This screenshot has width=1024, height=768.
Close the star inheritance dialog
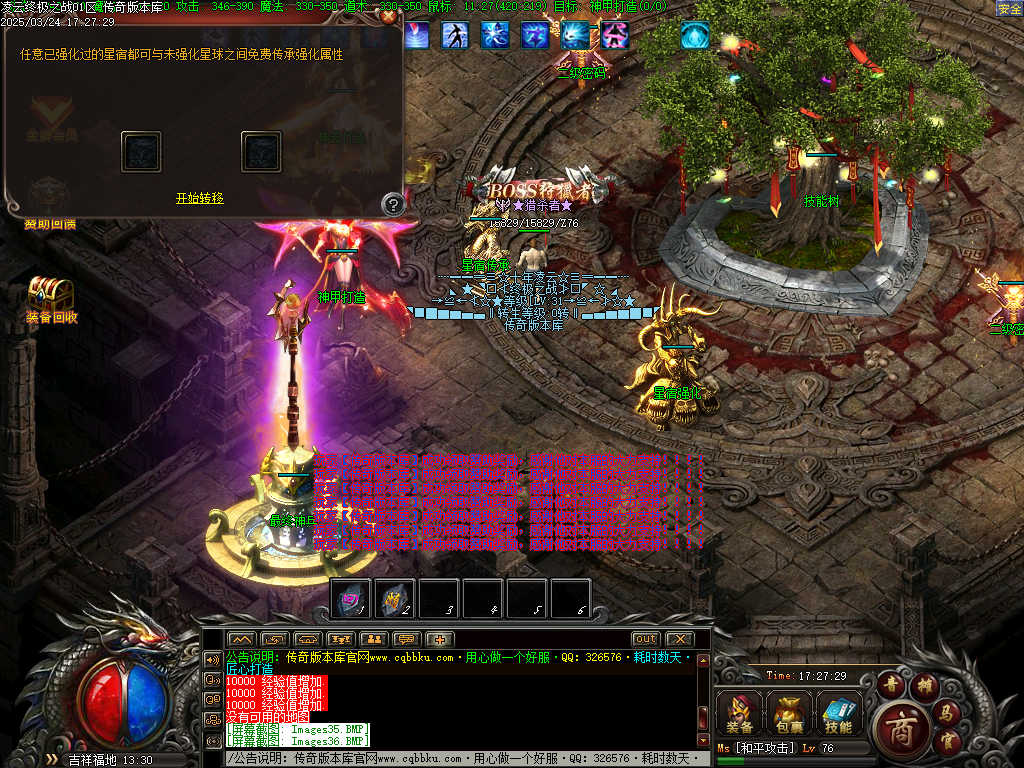coord(389,16)
